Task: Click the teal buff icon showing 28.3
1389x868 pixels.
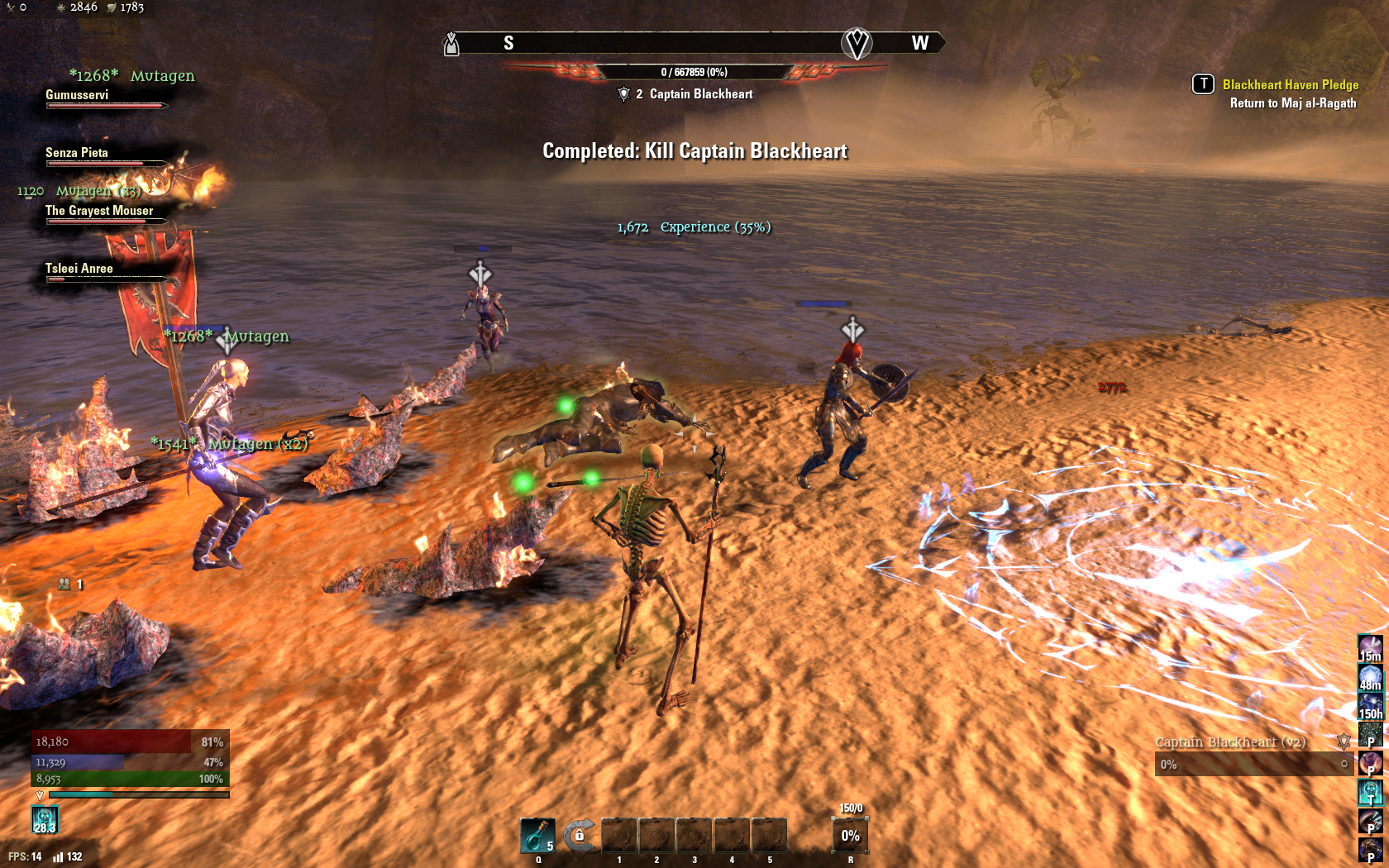Action: click(x=45, y=820)
